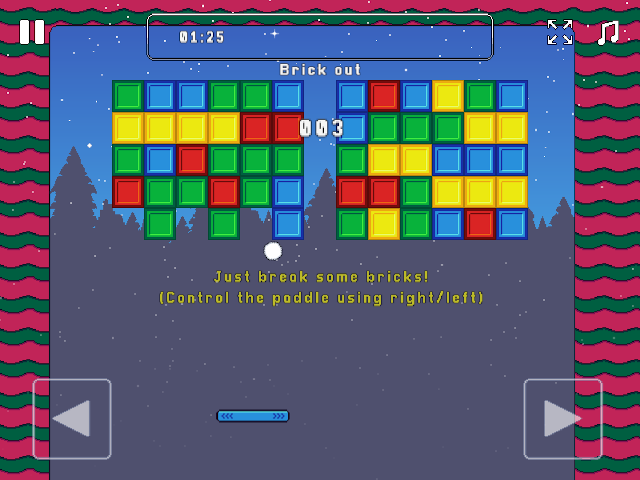Toggle the music note icon

(x=607, y=32)
